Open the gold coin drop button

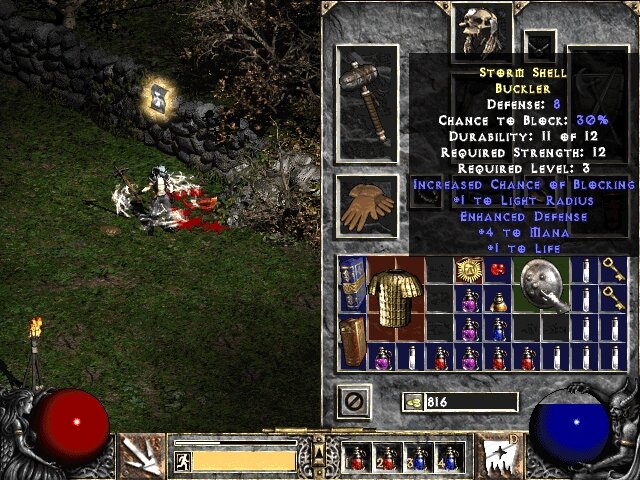[x=412, y=402]
